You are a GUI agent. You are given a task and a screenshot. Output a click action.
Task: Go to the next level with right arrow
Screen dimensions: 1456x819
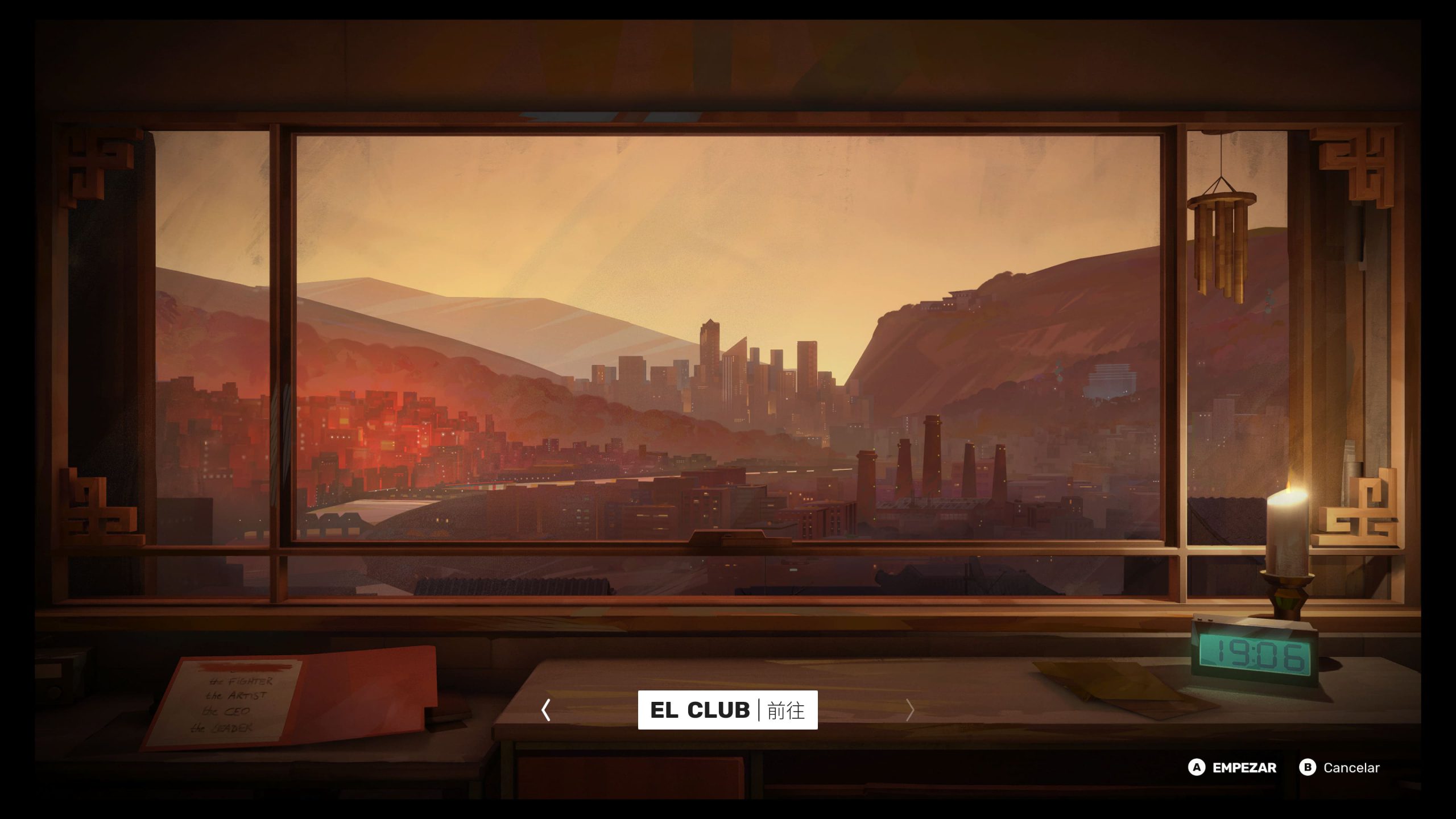coord(909,710)
